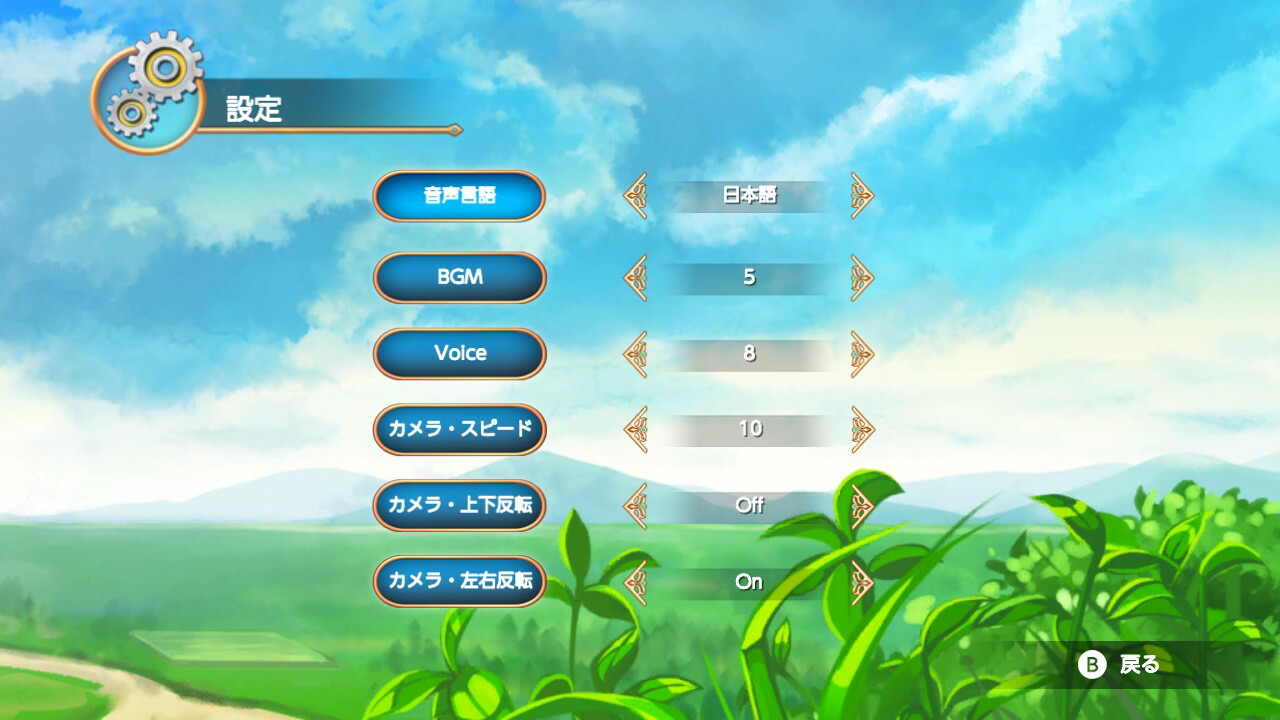Click the Voice settings button
Image resolution: width=1280 pixels, height=720 pixels.
tap(458, 353)
